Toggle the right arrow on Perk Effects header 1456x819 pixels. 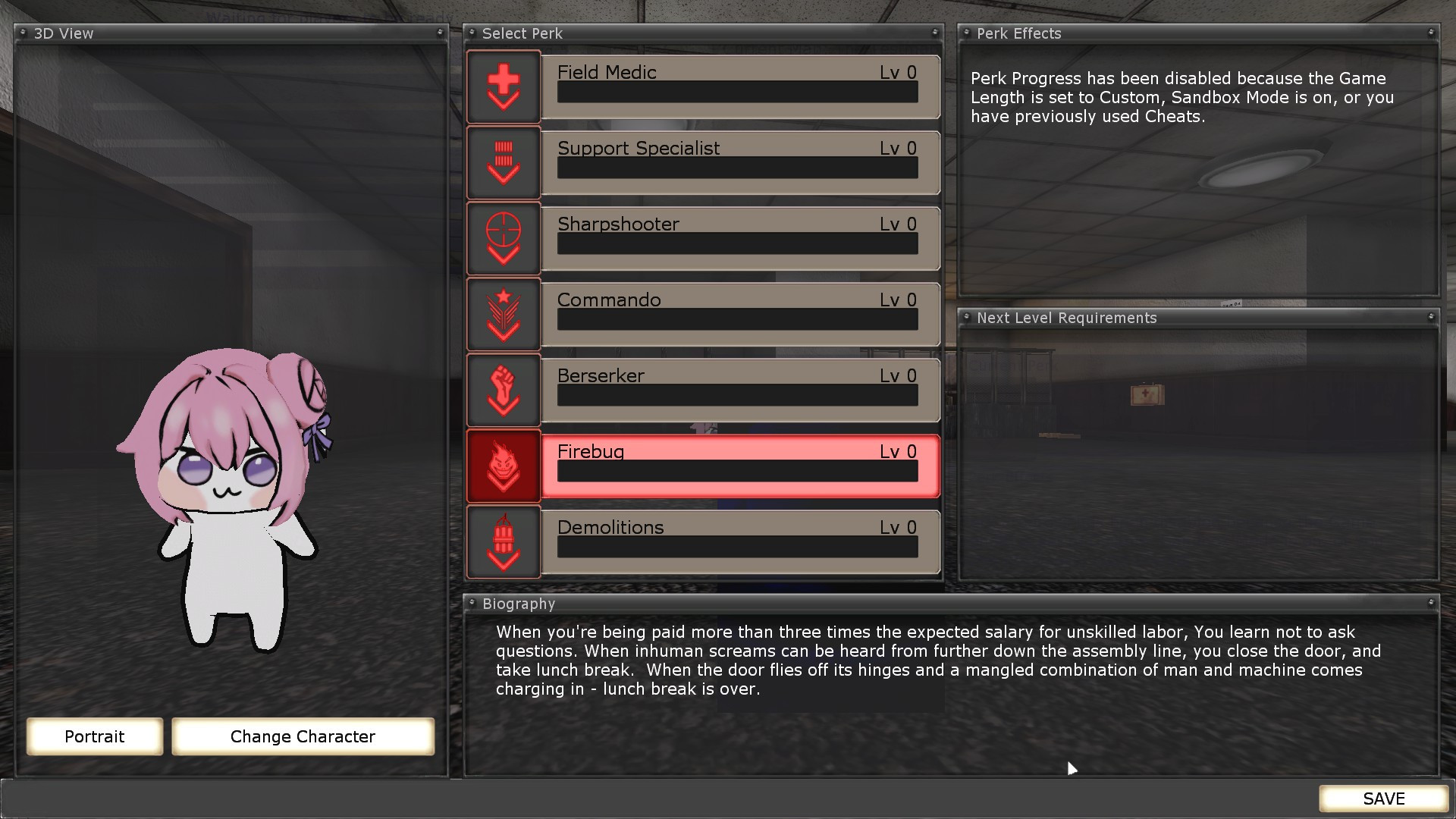coord(1432,33)
